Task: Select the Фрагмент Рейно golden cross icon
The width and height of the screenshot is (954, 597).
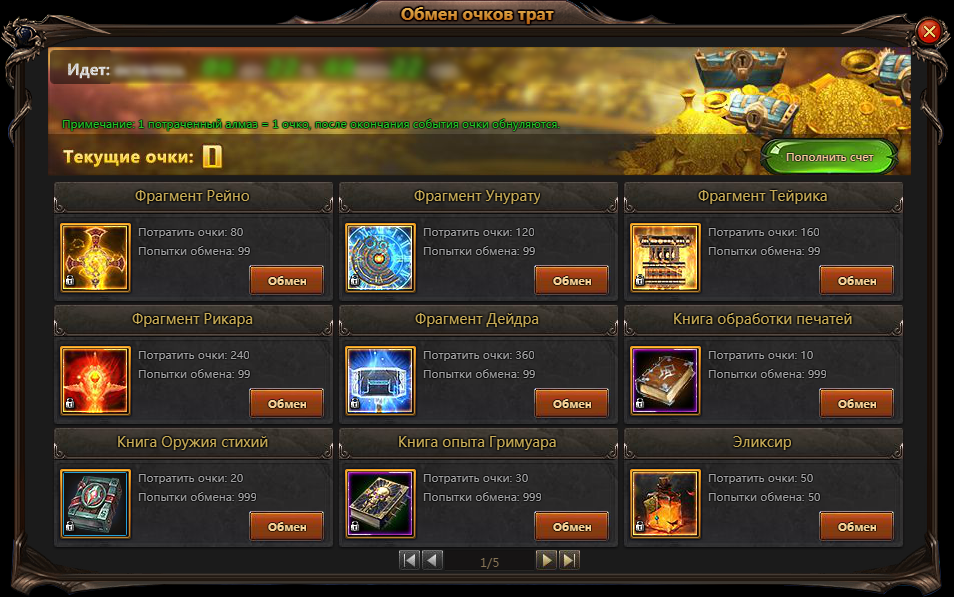Action: [x=96, y=258]
